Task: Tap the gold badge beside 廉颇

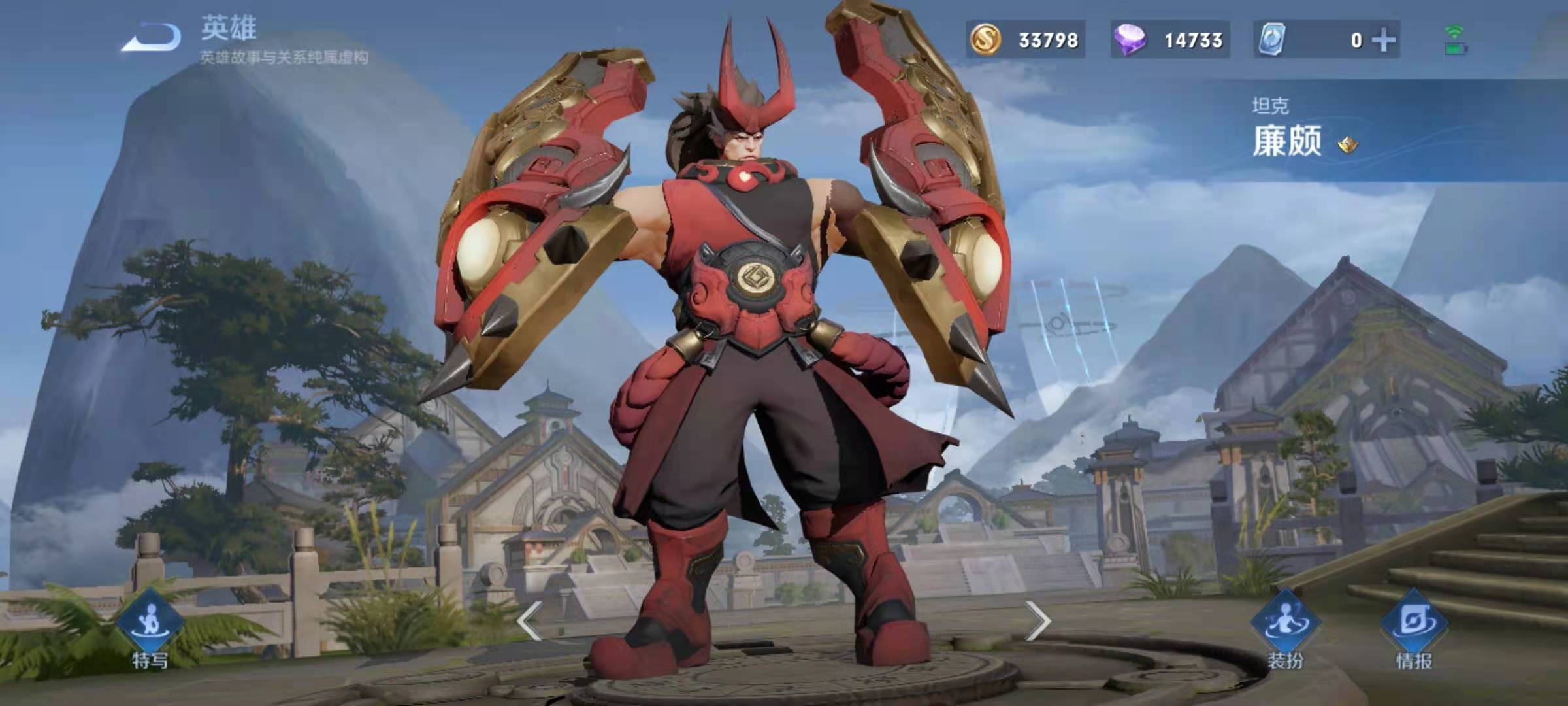Action: [x=1347, y=144]
